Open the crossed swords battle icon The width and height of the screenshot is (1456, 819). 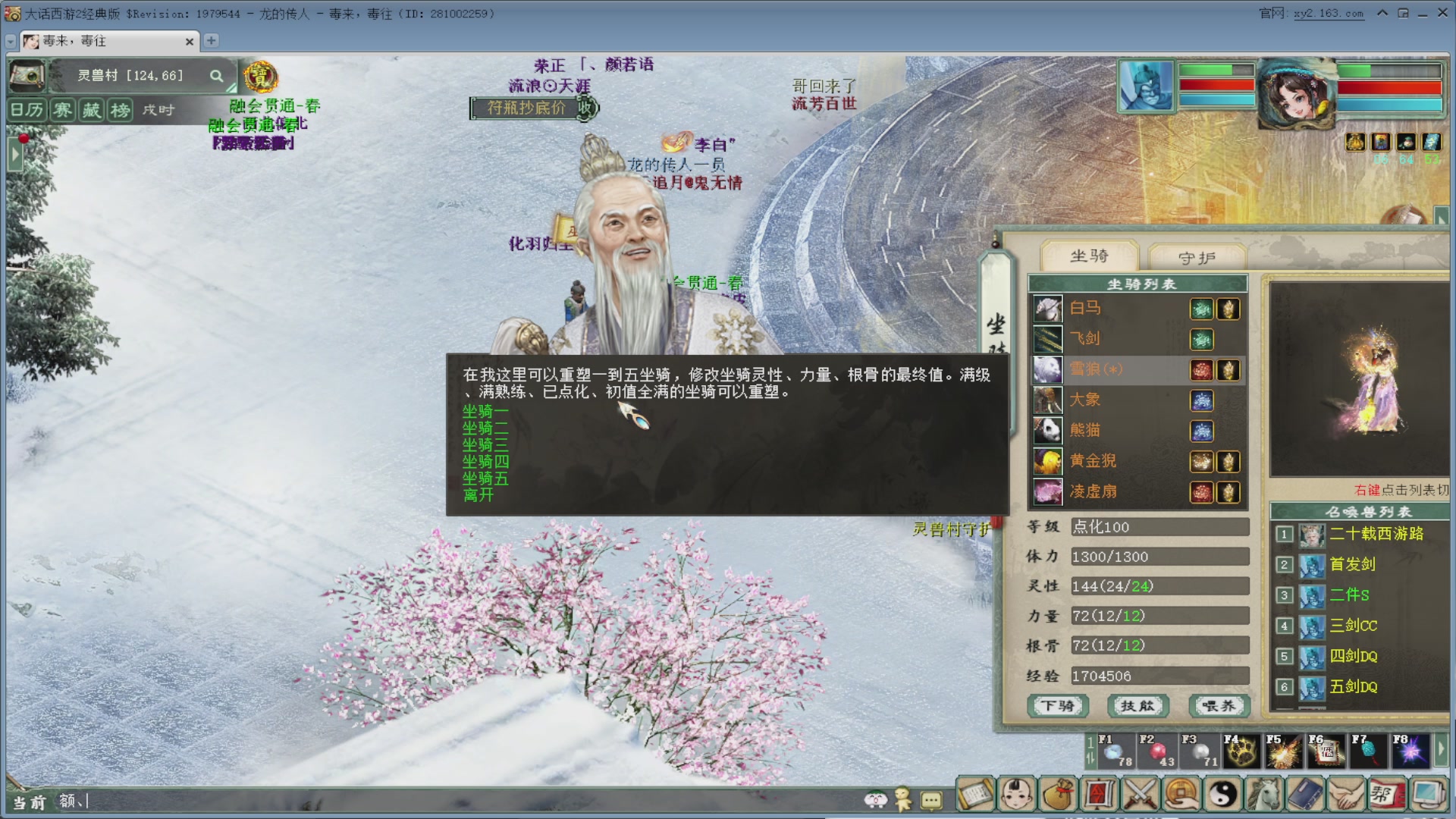click(x=1141, y=795)
